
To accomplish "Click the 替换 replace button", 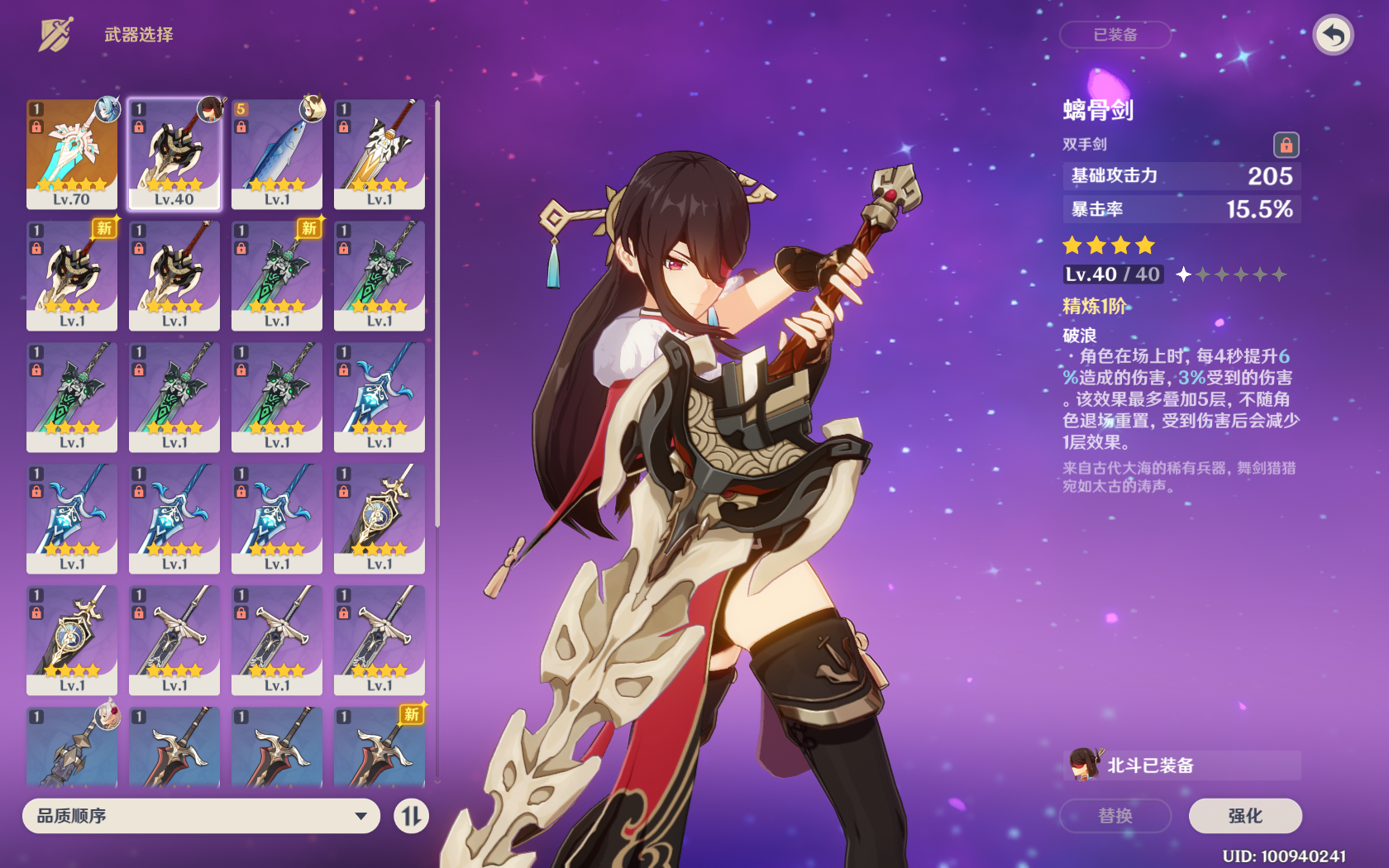I will [x=1115, y=816].
